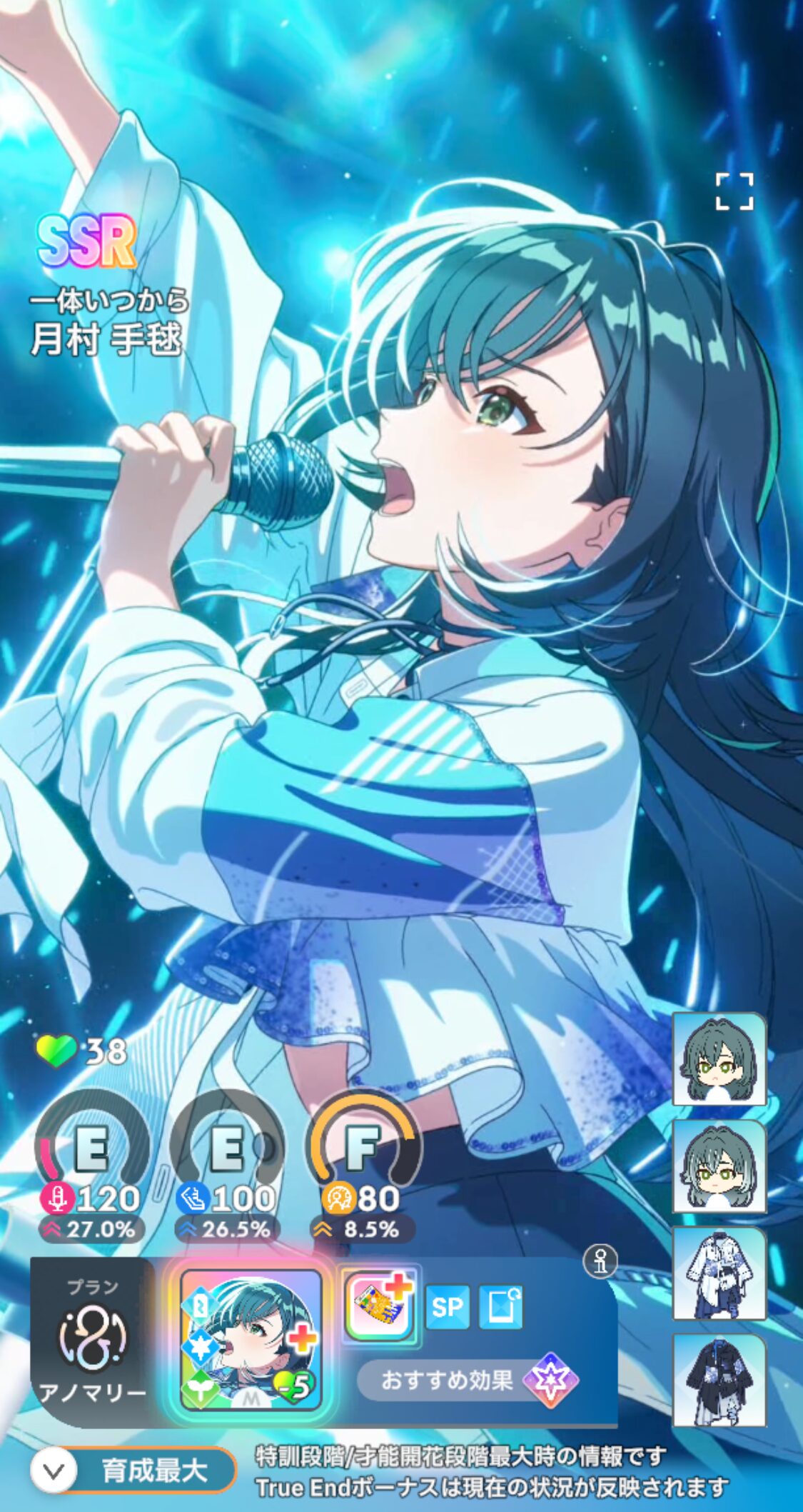Image resolution: width=803 pixels, height=1512 pixels.
Task: Select the top chibi Temari thumbnail
Action: coord(719,1059)
